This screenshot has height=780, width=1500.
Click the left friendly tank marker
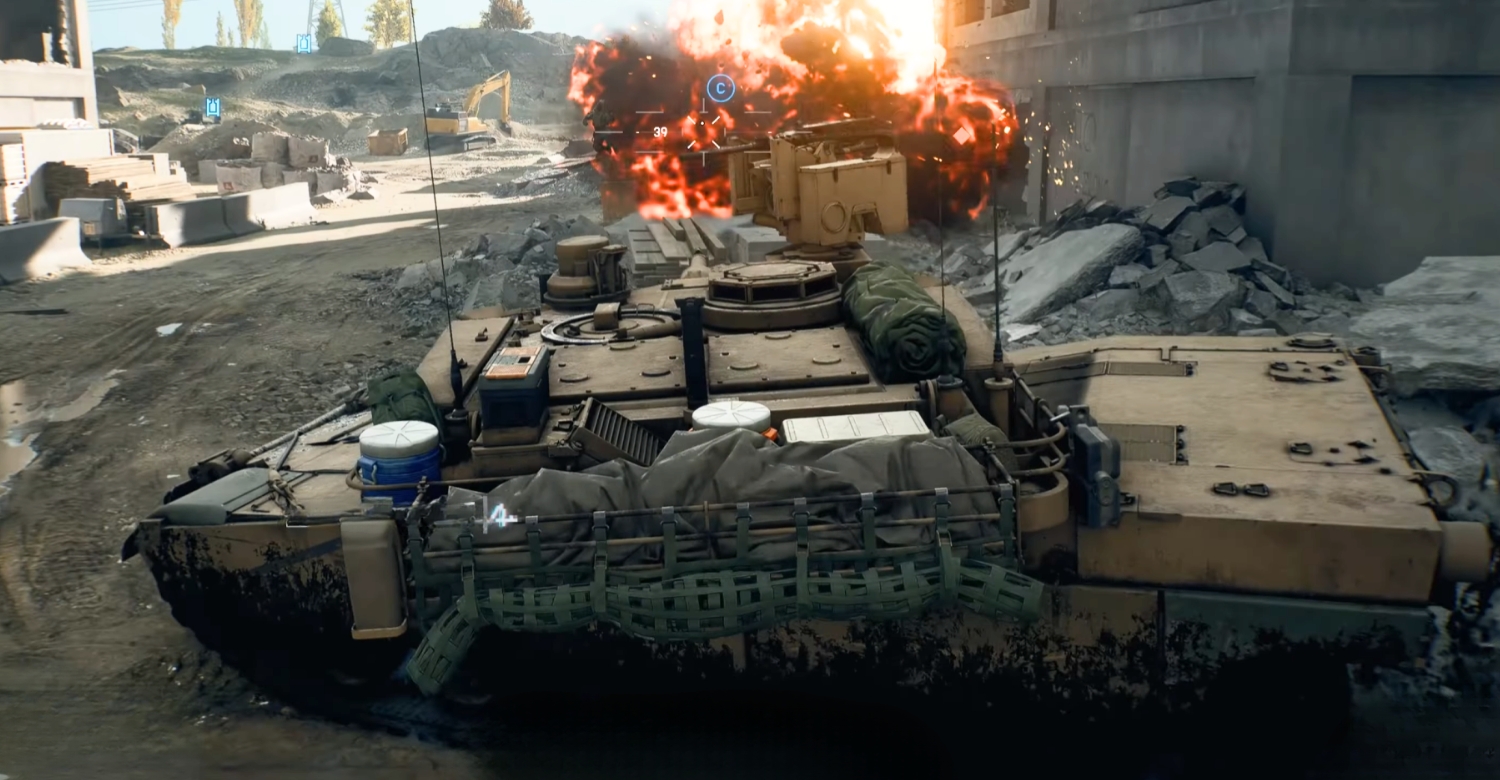[x=213, y=107]
